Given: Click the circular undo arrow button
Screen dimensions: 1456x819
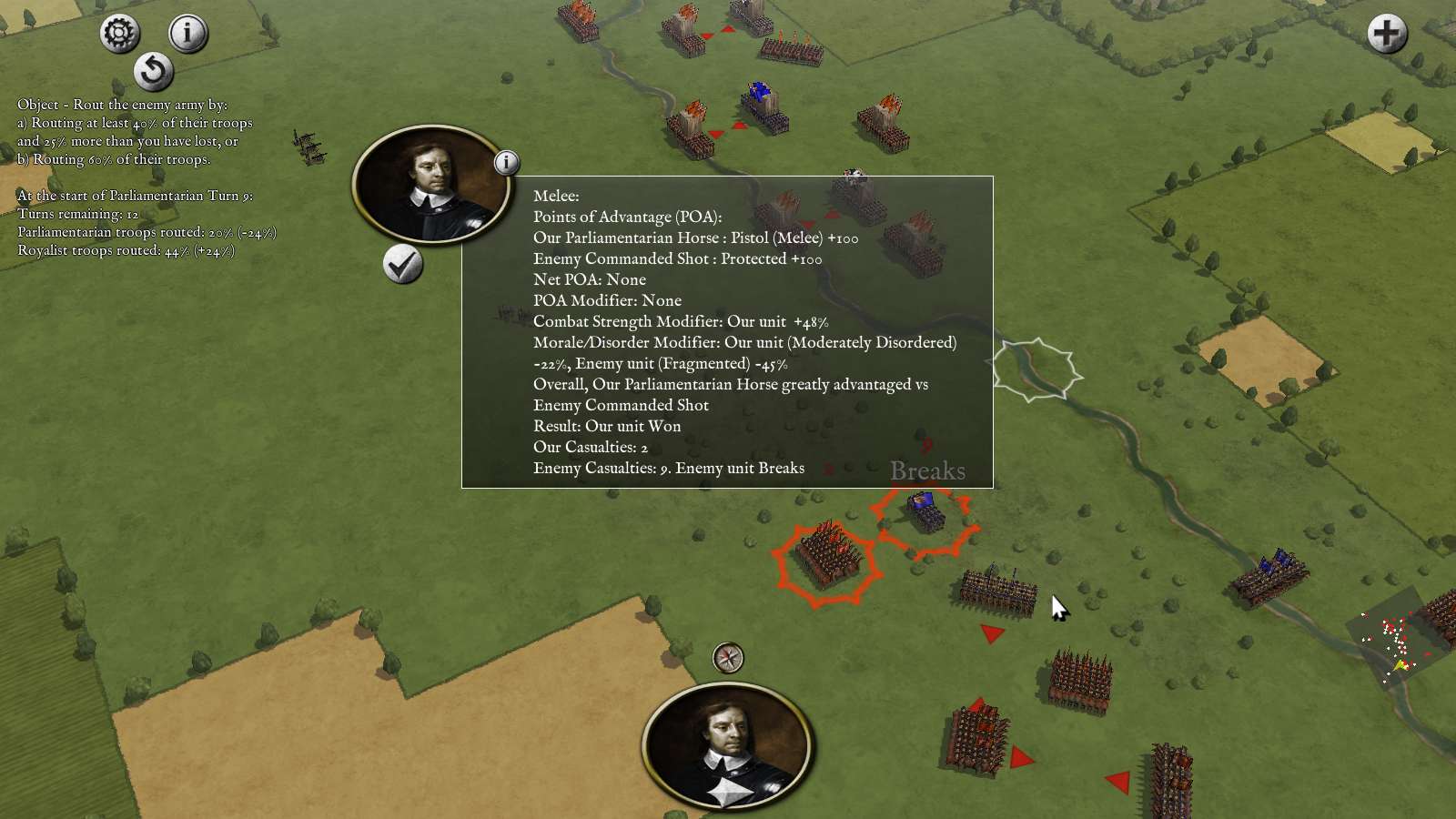Looking at the screenshot, I should [153, 71].
